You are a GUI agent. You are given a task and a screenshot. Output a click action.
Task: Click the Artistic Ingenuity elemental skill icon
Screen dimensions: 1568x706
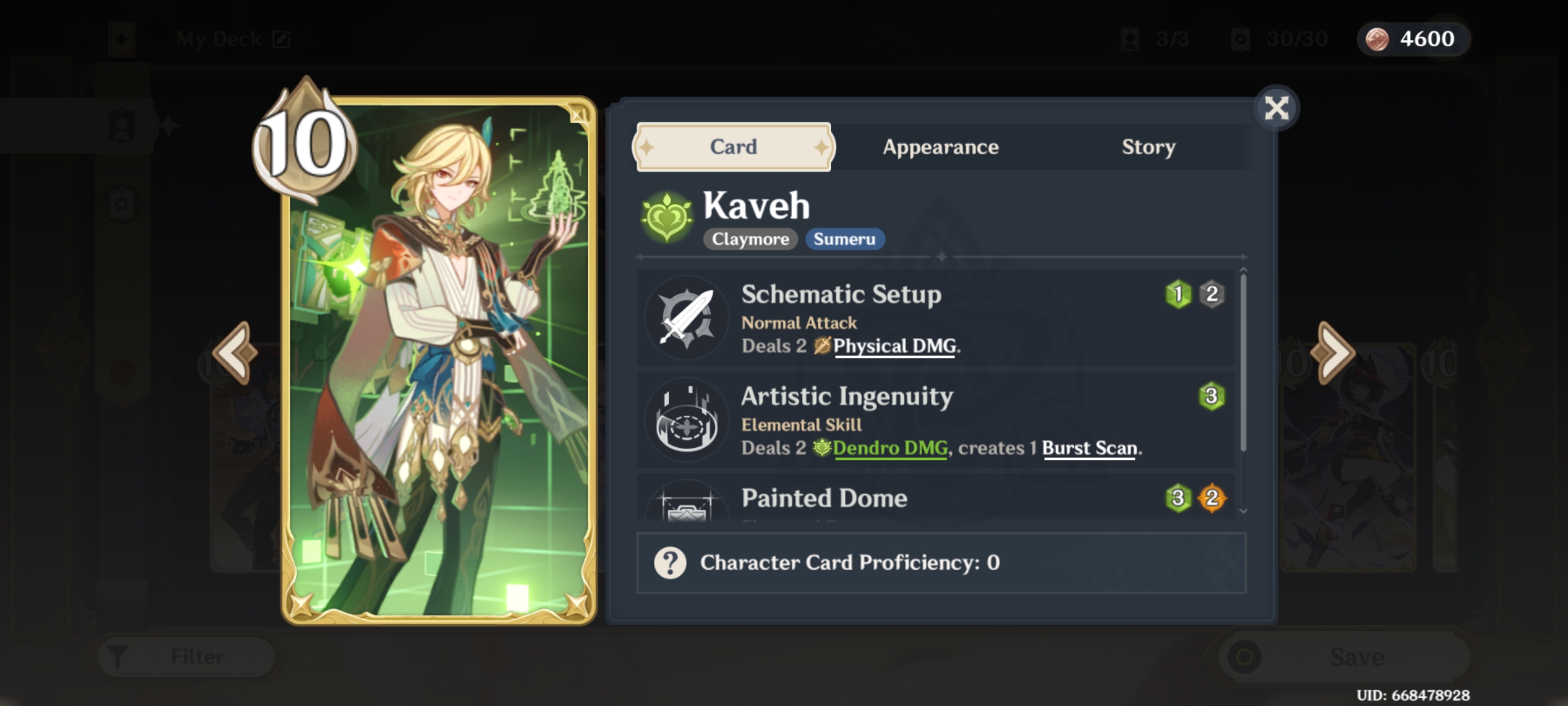click(x=687, y=420)
